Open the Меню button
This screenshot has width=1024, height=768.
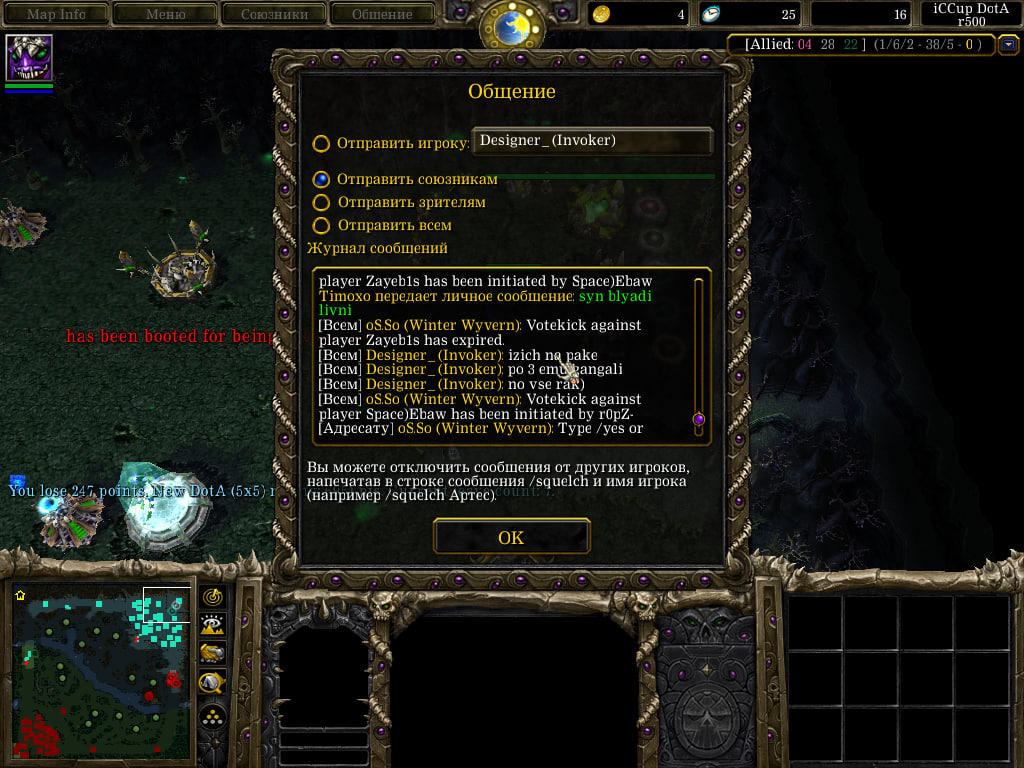pyautogui.click(x=166, y=14)
